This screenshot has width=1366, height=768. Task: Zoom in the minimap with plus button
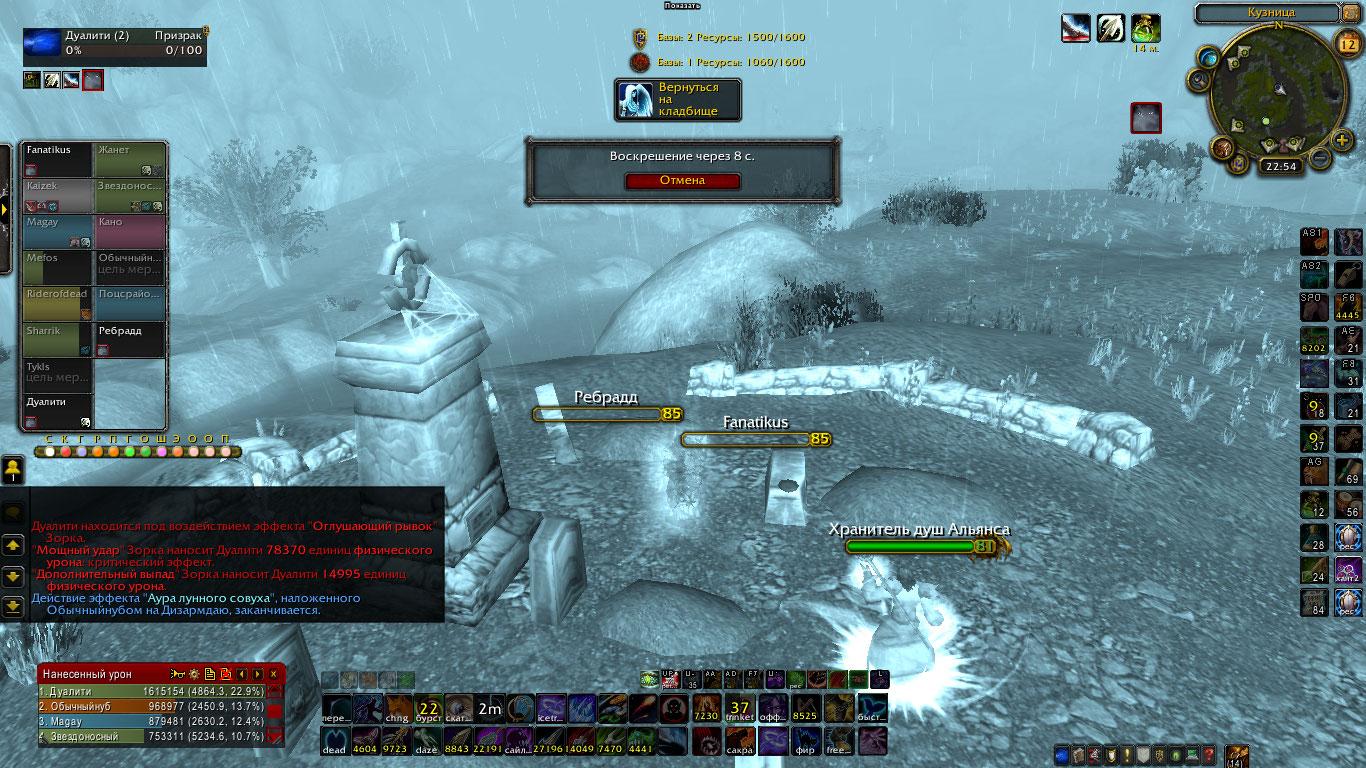point(1342,140)
